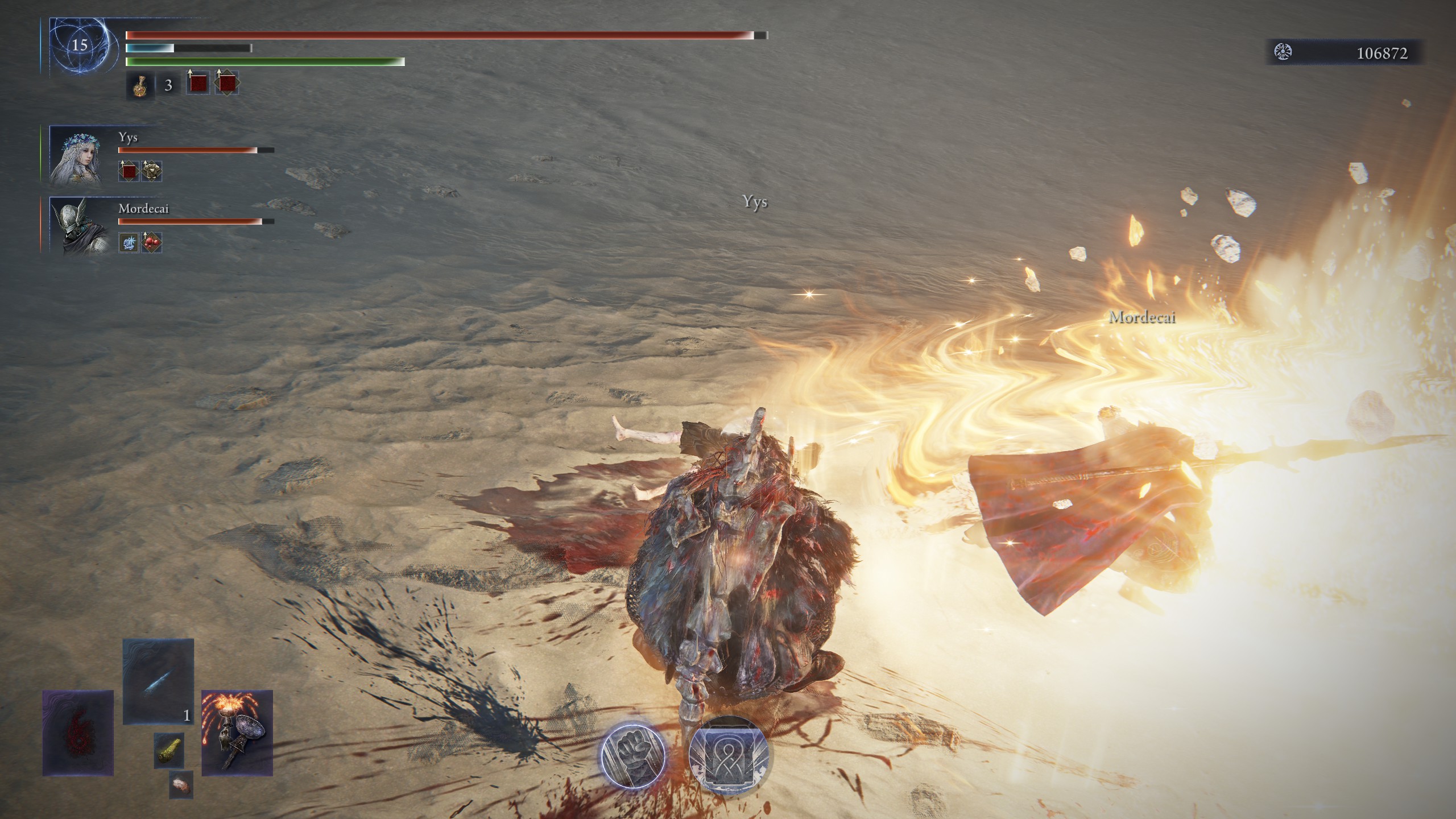Select the golden flask icon
Screen dimensions: 1456x819
click(x=139, y=86)
